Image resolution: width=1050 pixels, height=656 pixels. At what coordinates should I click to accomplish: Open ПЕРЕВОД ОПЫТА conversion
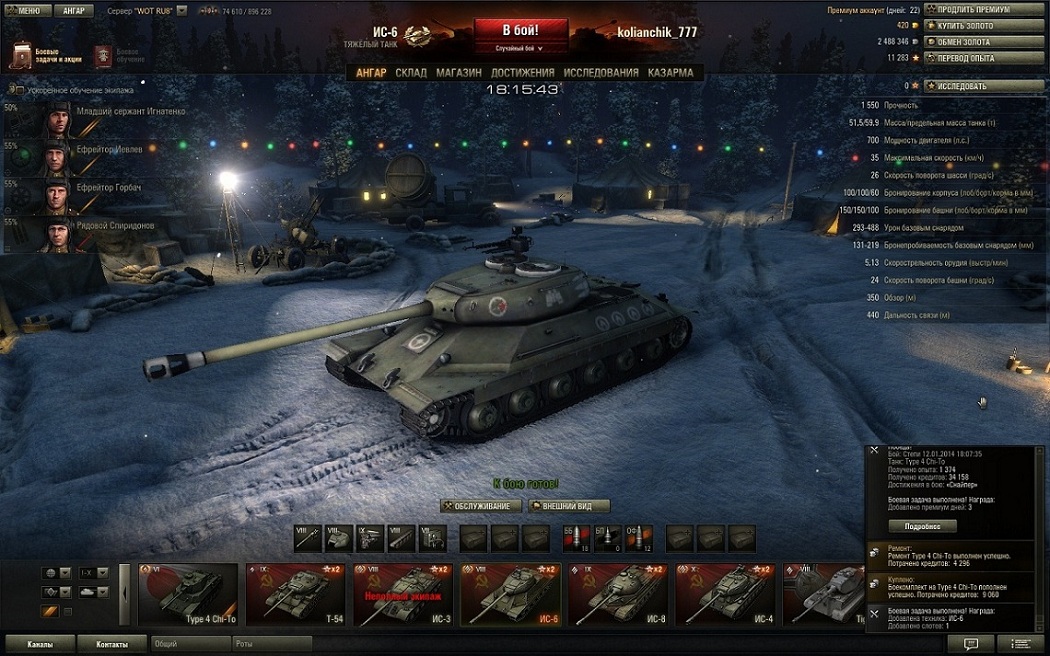(x=984, y=58)
